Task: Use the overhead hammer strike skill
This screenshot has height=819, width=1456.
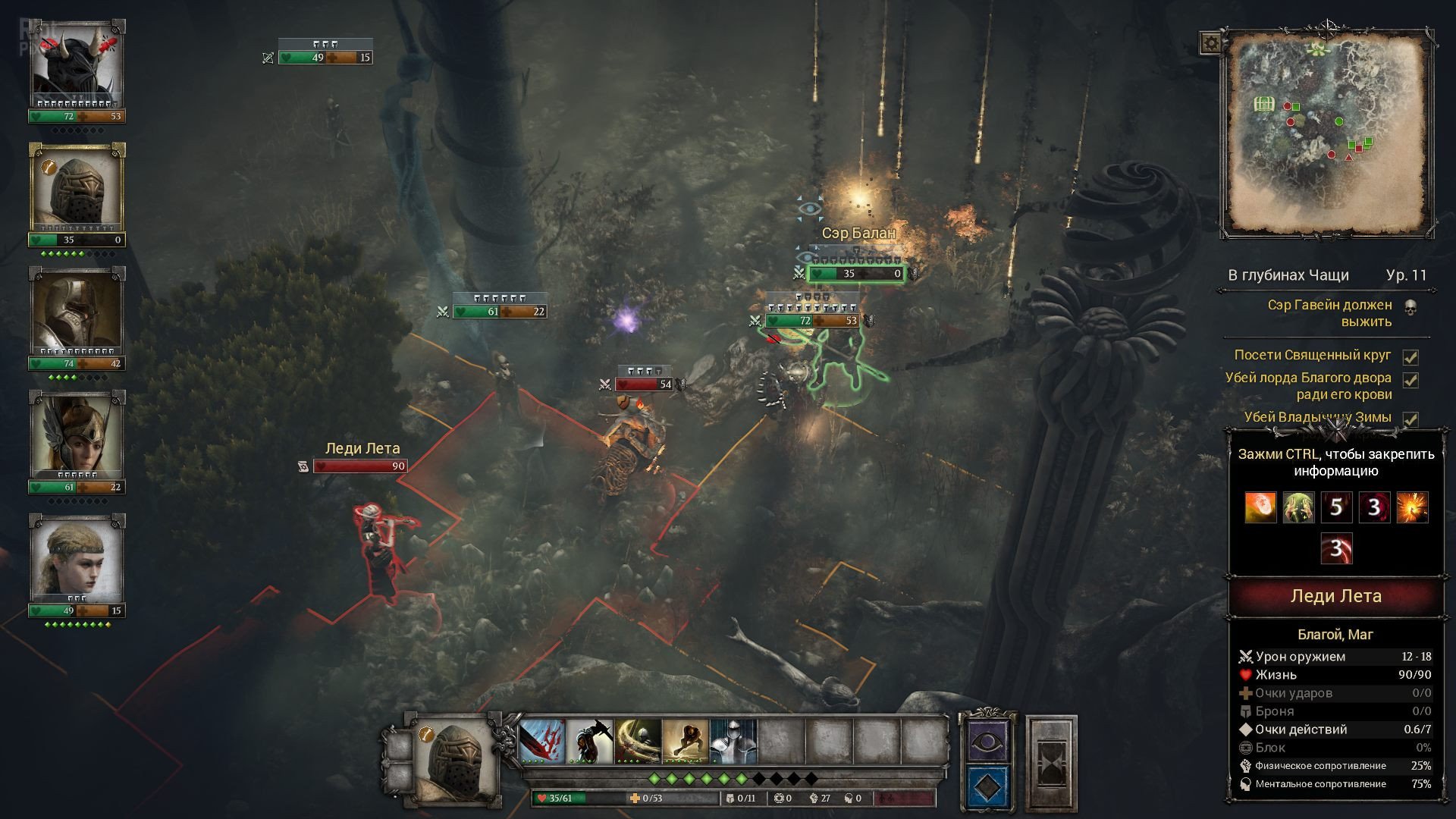Action: [x=590, y=741]
